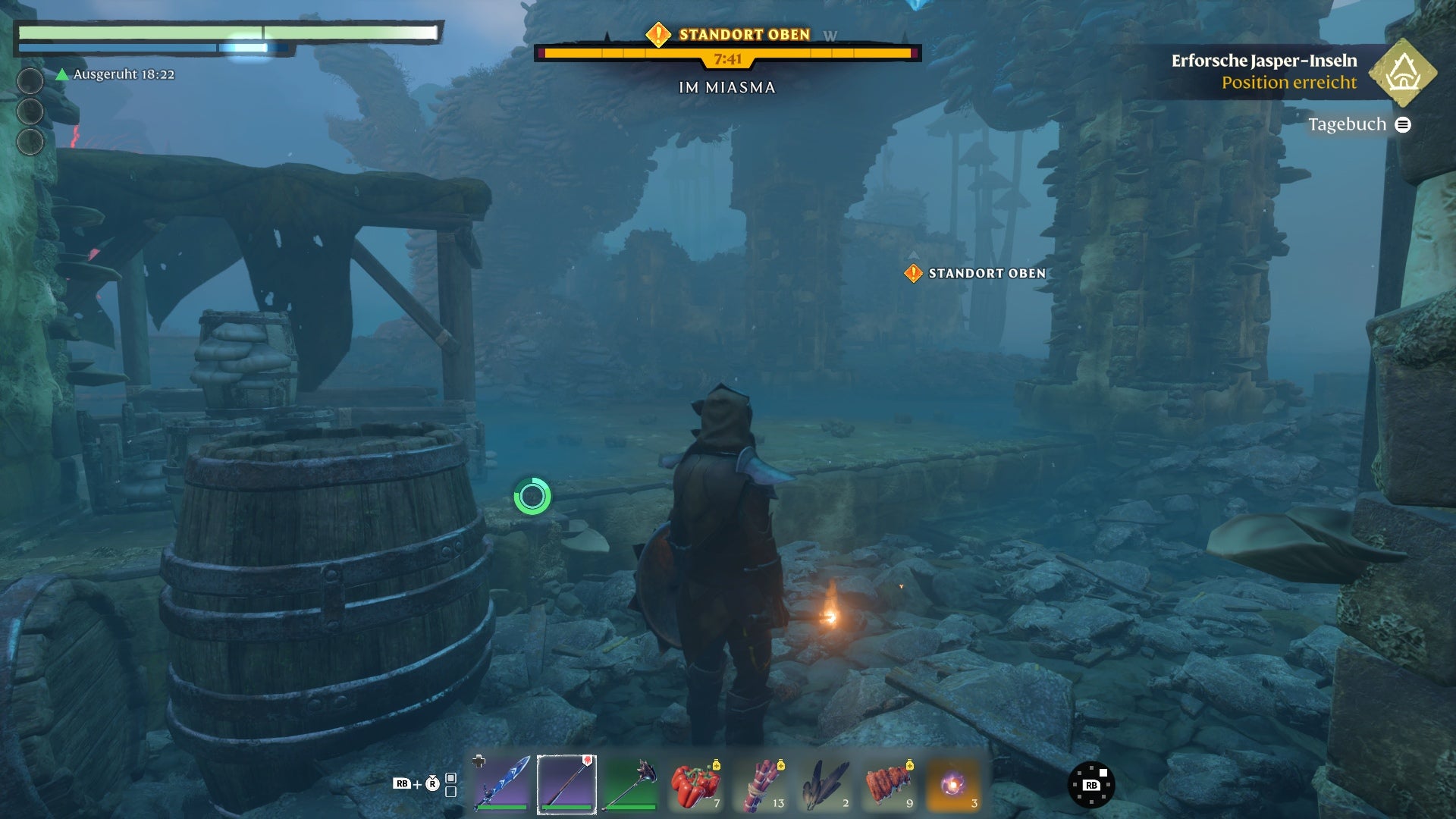This screenshot has height=819, width=1456.
Task: Select the highlighted staff hotbar slot
Action: (x=566, y=784)
